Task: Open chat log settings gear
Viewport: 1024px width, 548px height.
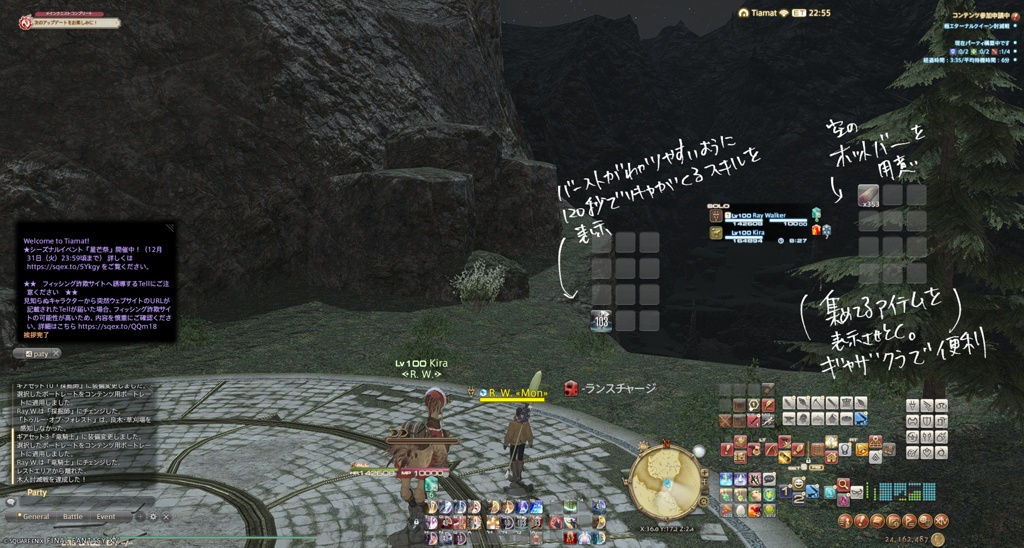Action: point(153,516)
